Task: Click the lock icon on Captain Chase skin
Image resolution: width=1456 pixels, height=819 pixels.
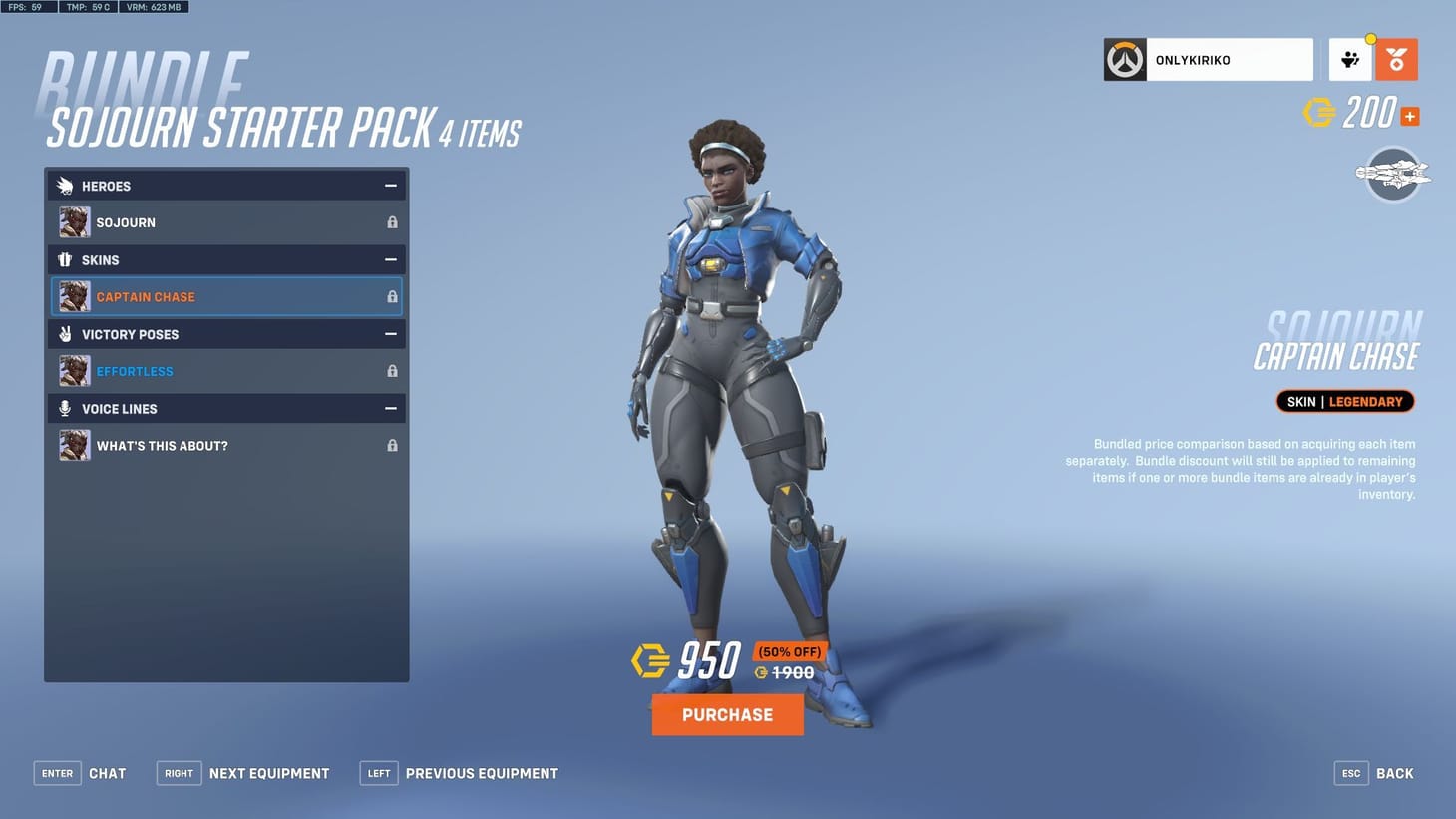Action: pos(392,296)
